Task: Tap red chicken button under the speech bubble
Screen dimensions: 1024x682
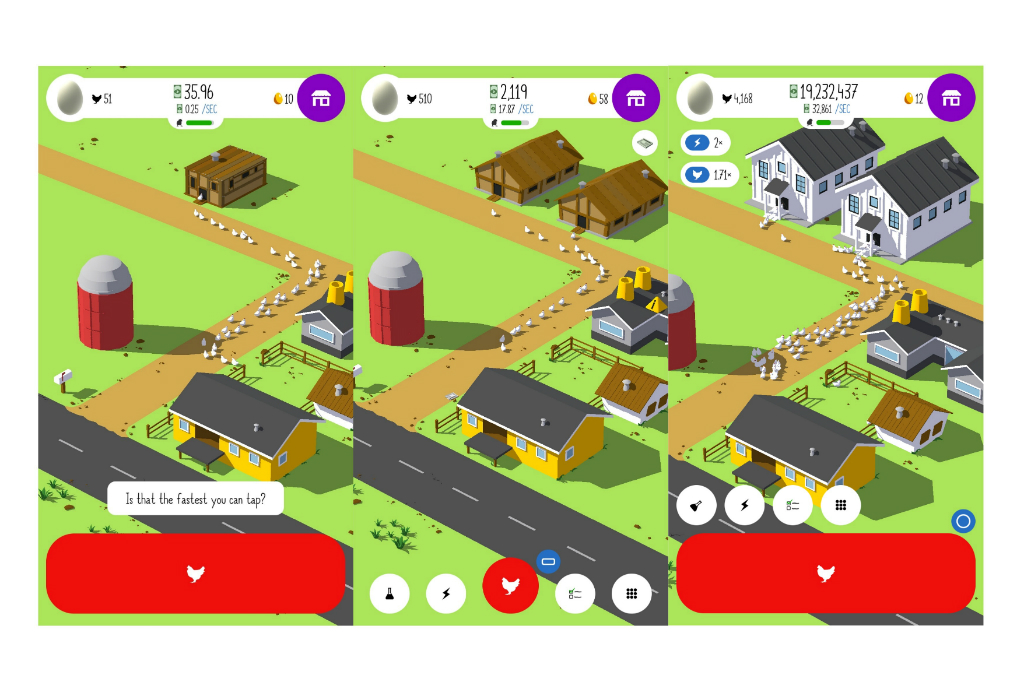Action: [196, 573]
